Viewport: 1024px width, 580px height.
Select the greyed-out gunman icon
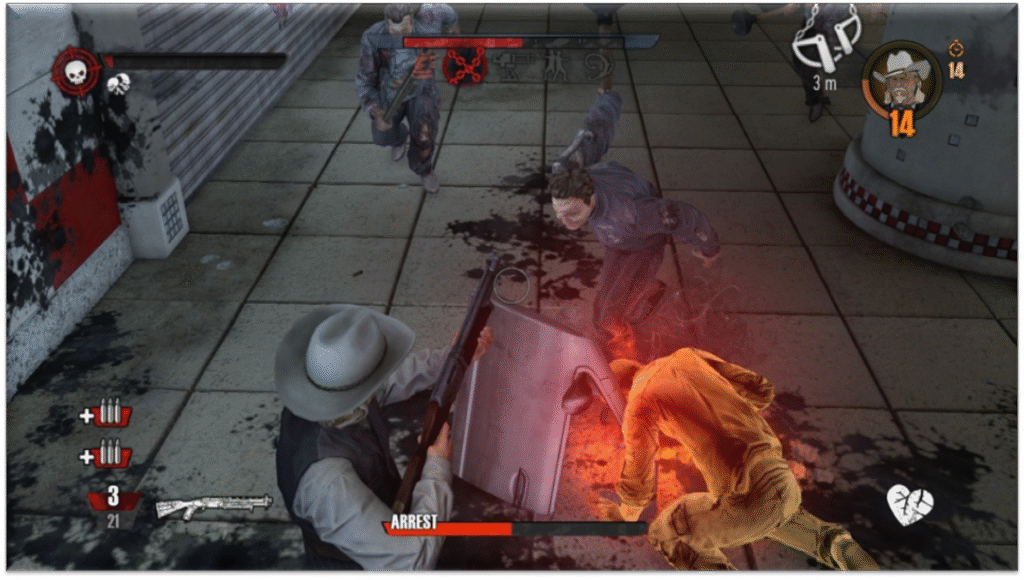[x=513, y=66]
